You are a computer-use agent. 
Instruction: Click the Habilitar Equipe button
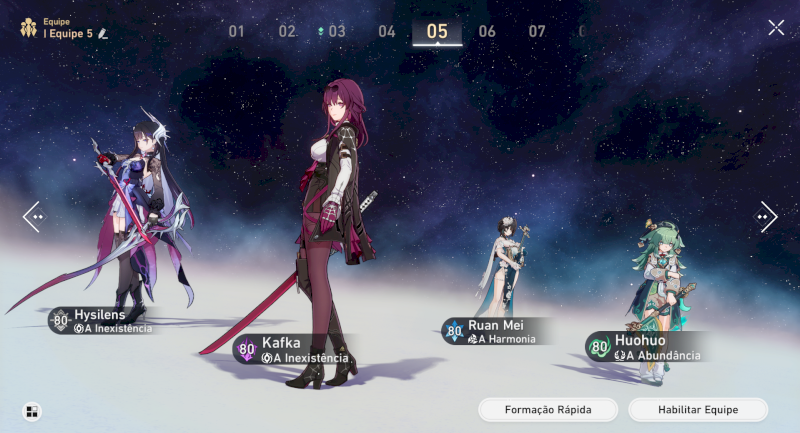[698, 410]
